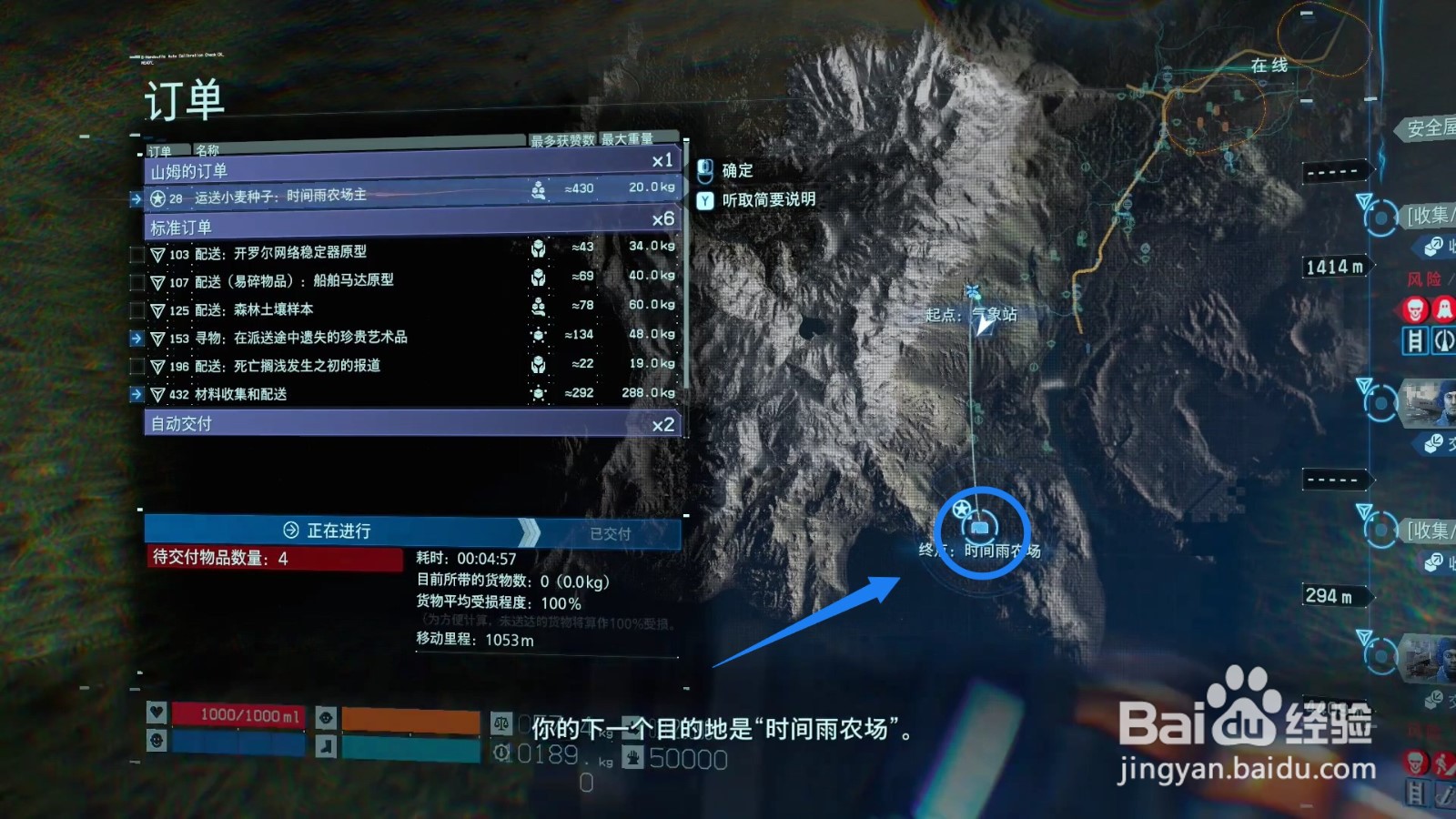Viewport: 1456px width, 819px height.
Task: Toggle the marker arrow beside order 153
Action: [x=138, y=338]
